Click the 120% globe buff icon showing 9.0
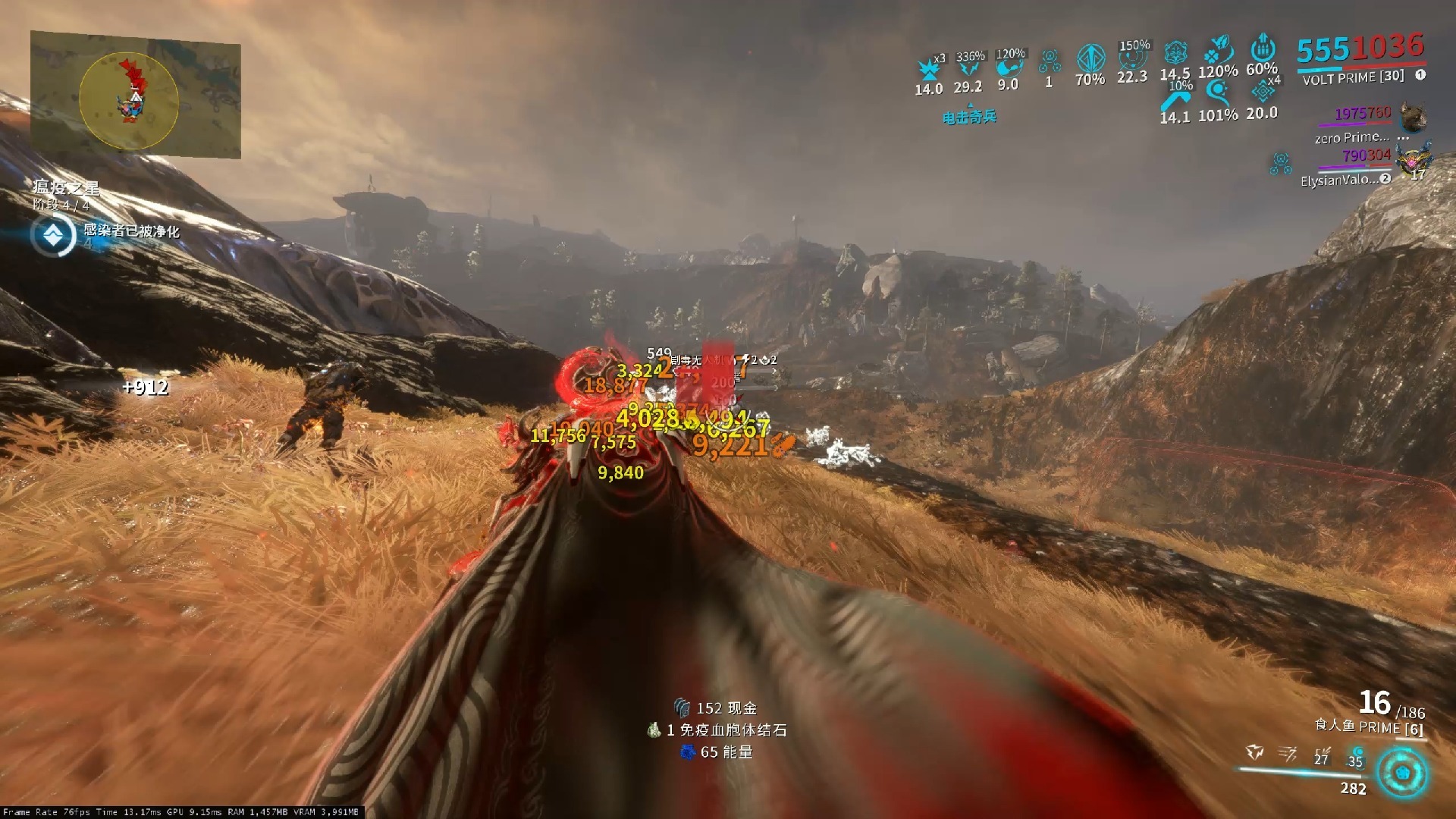 [x=1009, y=67]
